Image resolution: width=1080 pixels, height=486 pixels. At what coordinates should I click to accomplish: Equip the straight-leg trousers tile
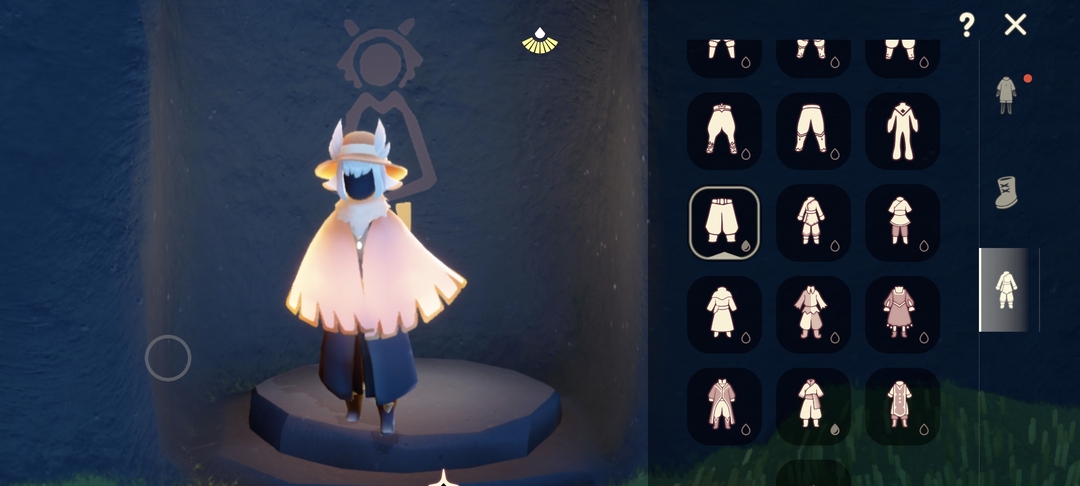[x=813, y=131]
